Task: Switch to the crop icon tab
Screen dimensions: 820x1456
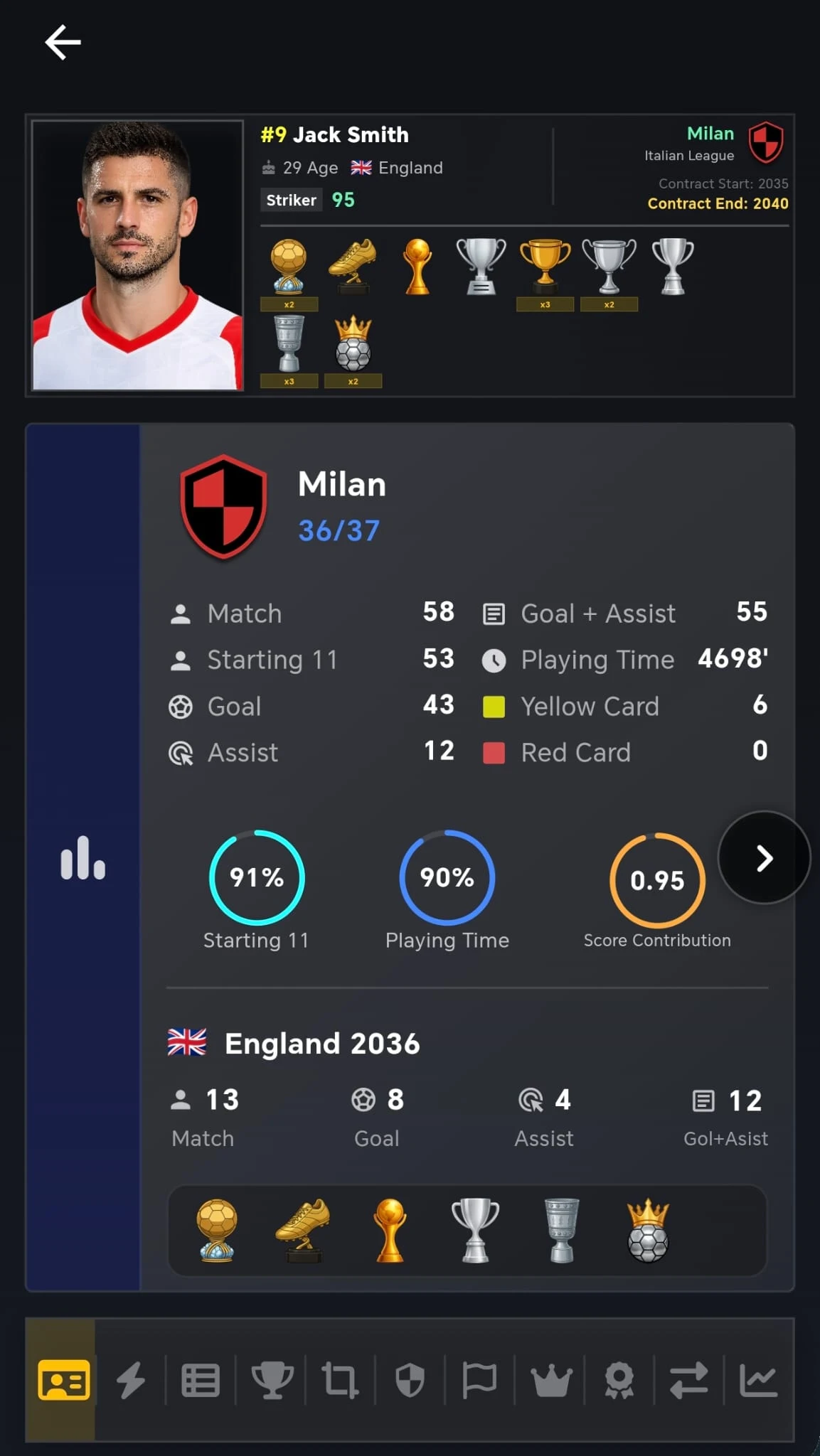Action: pos(340,1380)
